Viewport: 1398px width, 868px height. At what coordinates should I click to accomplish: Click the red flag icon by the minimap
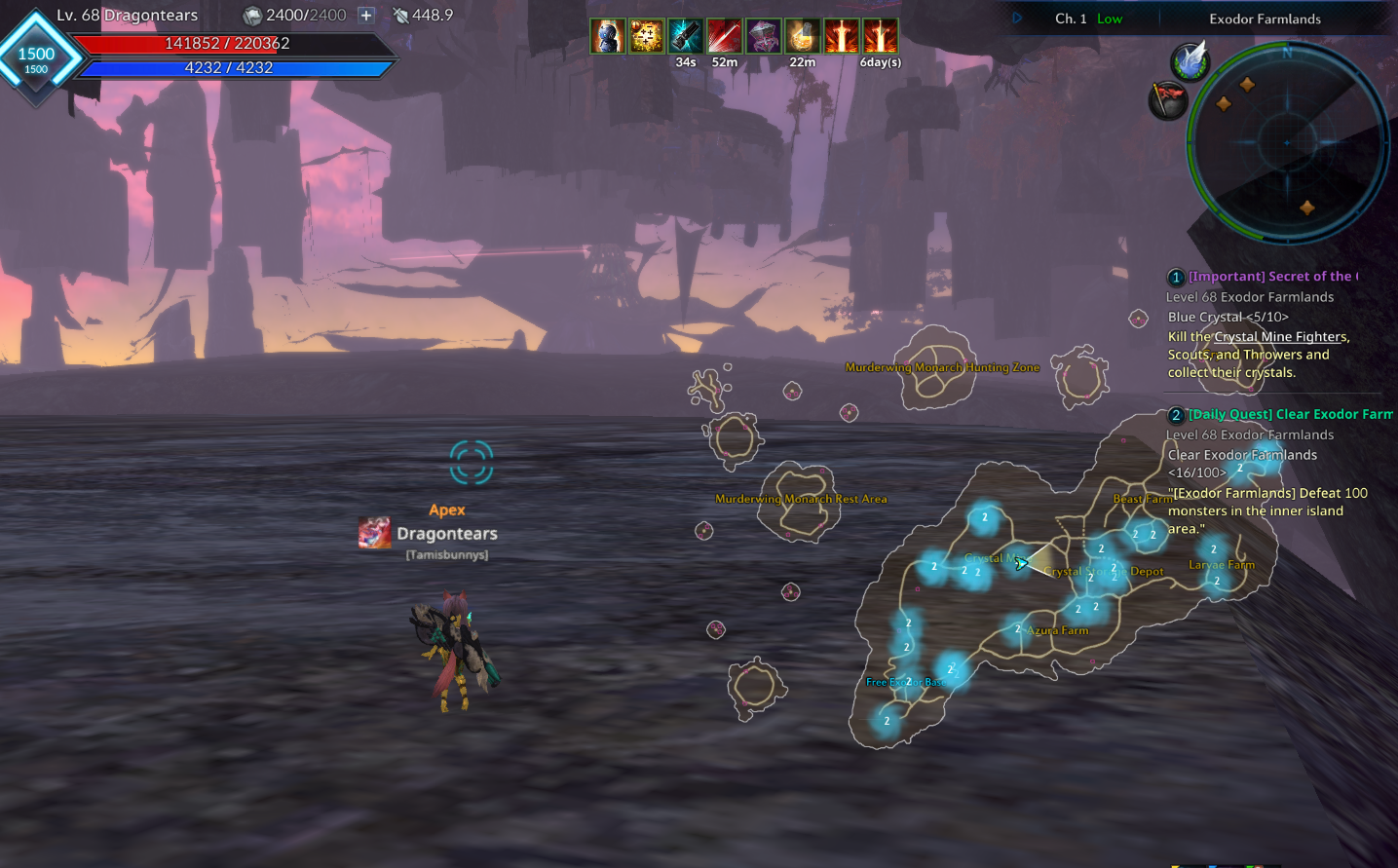(1167, 99)
